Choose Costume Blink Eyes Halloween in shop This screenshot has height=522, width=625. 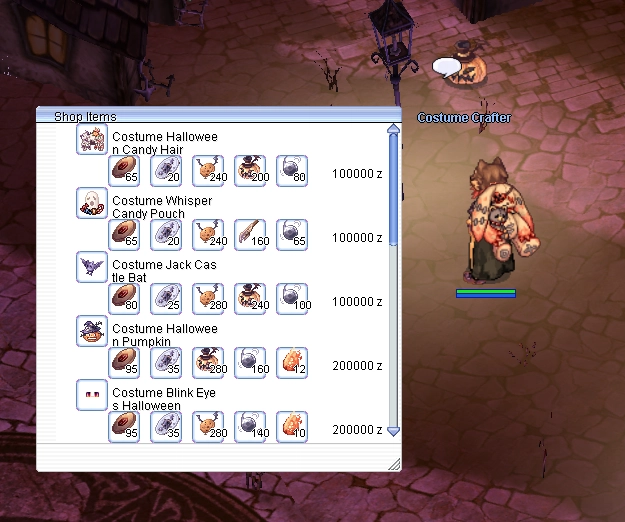click(160, 399)
